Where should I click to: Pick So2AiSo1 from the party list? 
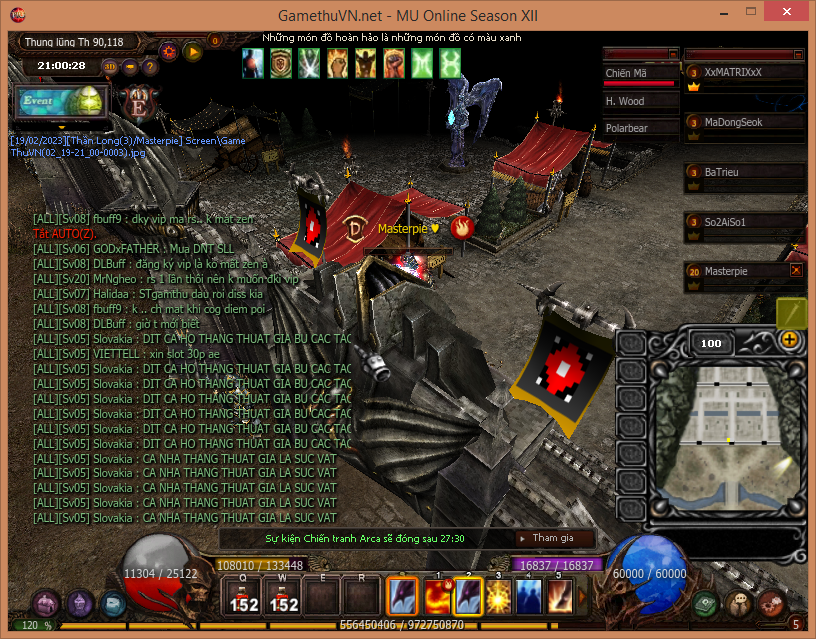pyautogui.click(x=743, y=222)
